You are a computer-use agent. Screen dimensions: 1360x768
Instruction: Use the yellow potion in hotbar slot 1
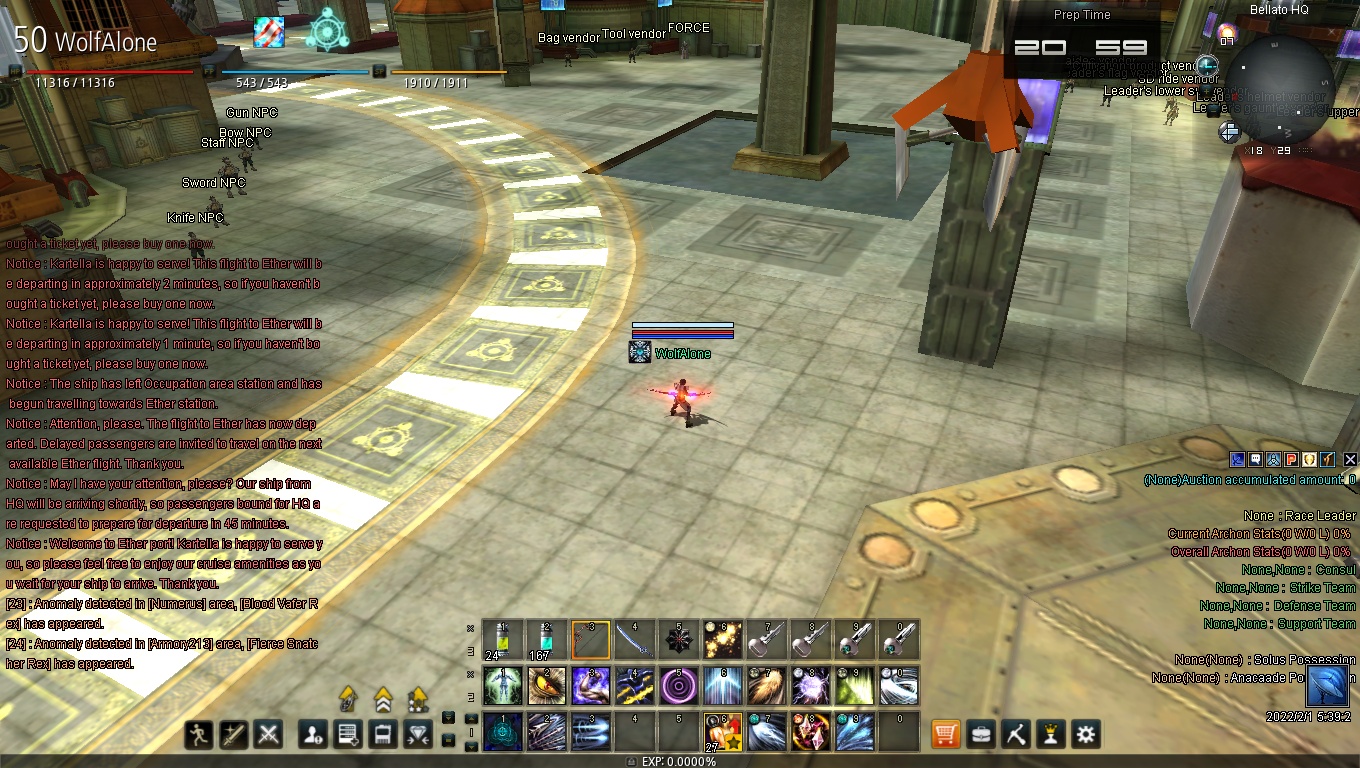pyautogui.click(x=502, y=640)
